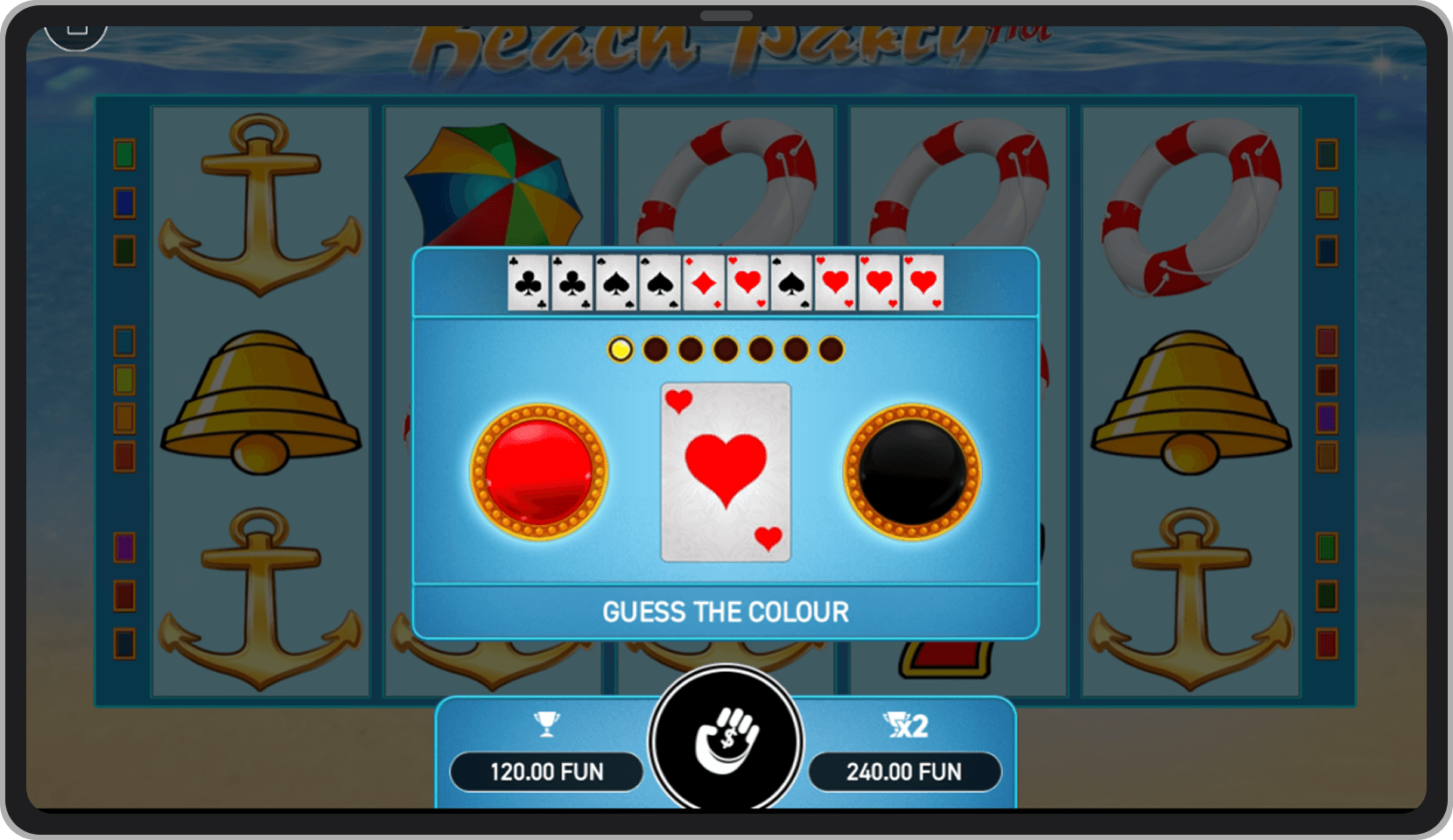Click the 240.00 FUN double-up amount
This screenshot has width=1453, height=840.
906,772
